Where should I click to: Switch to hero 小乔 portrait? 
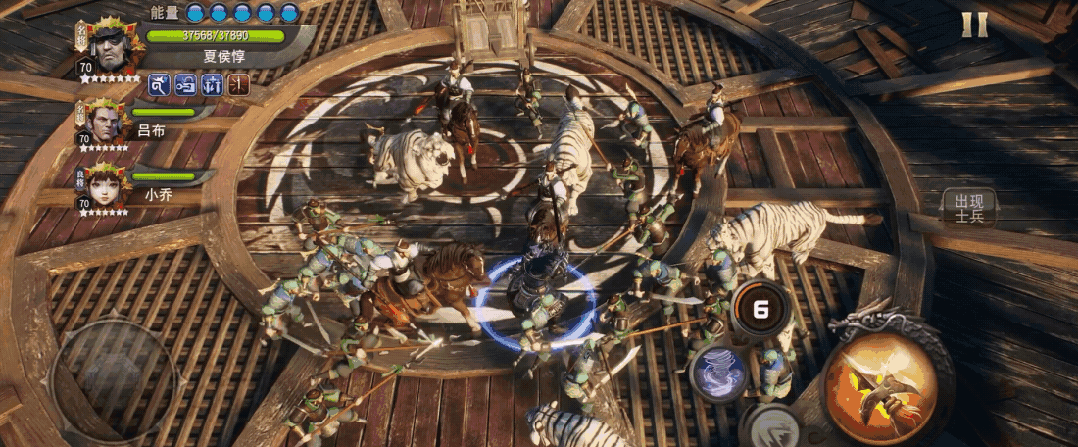tap(103, 188)
